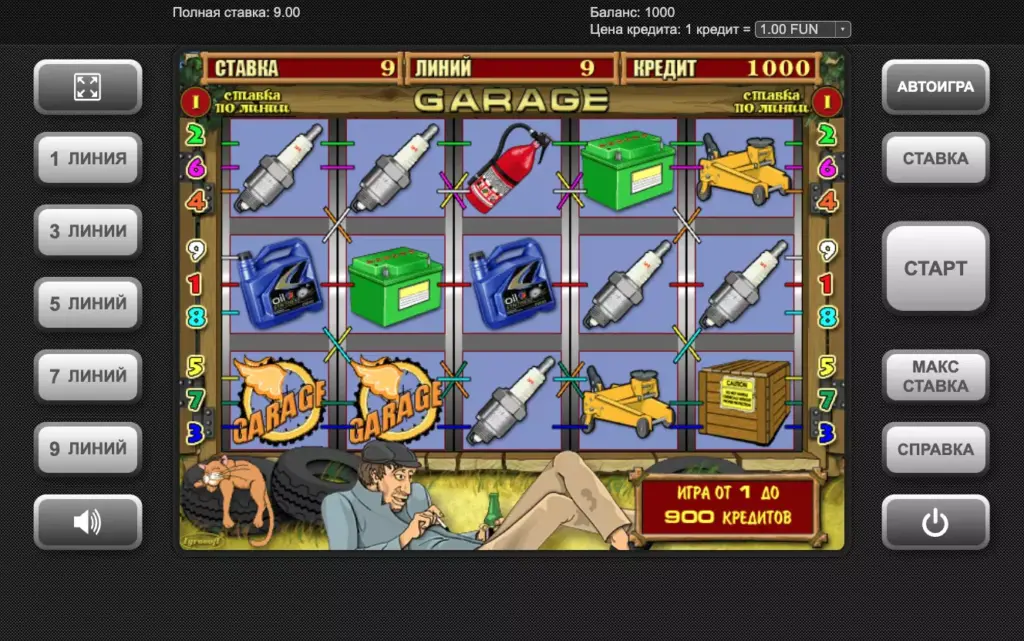Toggle sound with the speaker button
The height and width of the screenshot is (641, 1024).
coord(88,522)
